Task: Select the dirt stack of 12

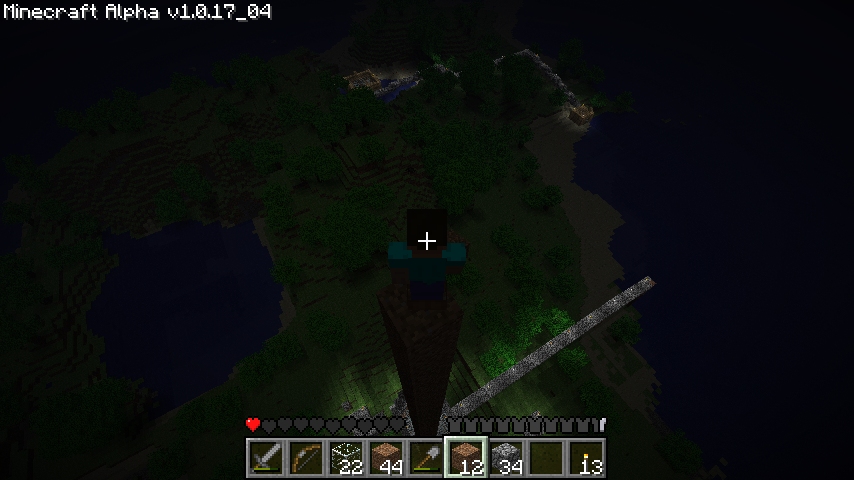Action: click(466, 458)
